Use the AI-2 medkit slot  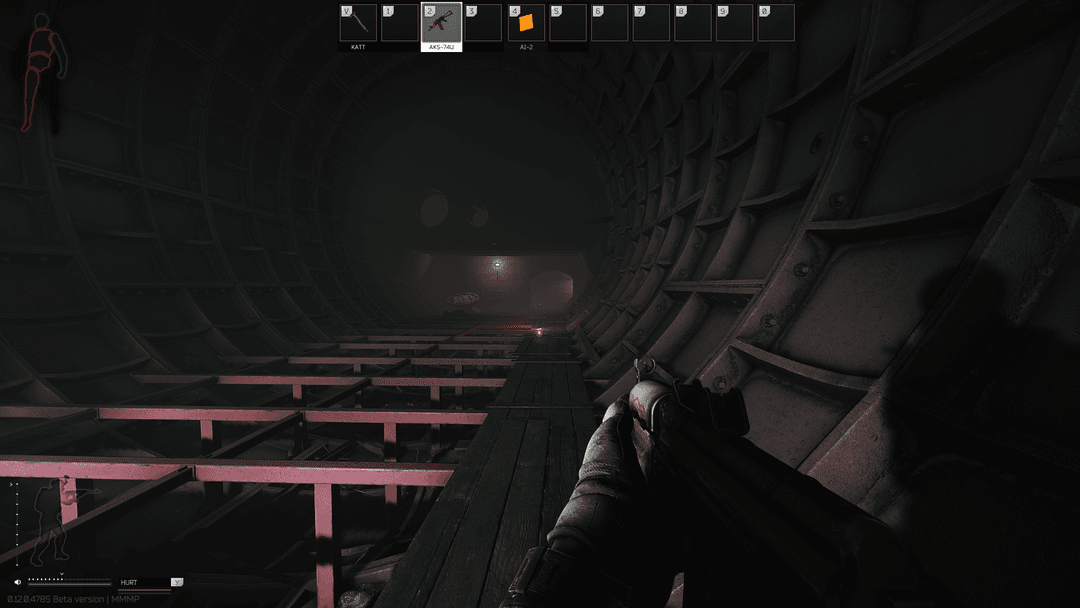click(x=526, y=23)
